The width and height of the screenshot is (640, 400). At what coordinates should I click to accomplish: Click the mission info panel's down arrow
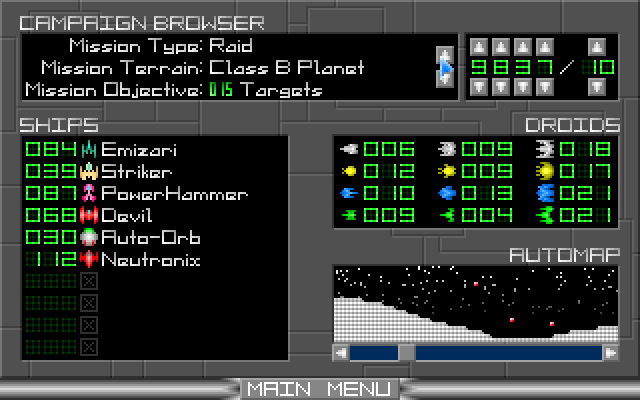point(445,79)
